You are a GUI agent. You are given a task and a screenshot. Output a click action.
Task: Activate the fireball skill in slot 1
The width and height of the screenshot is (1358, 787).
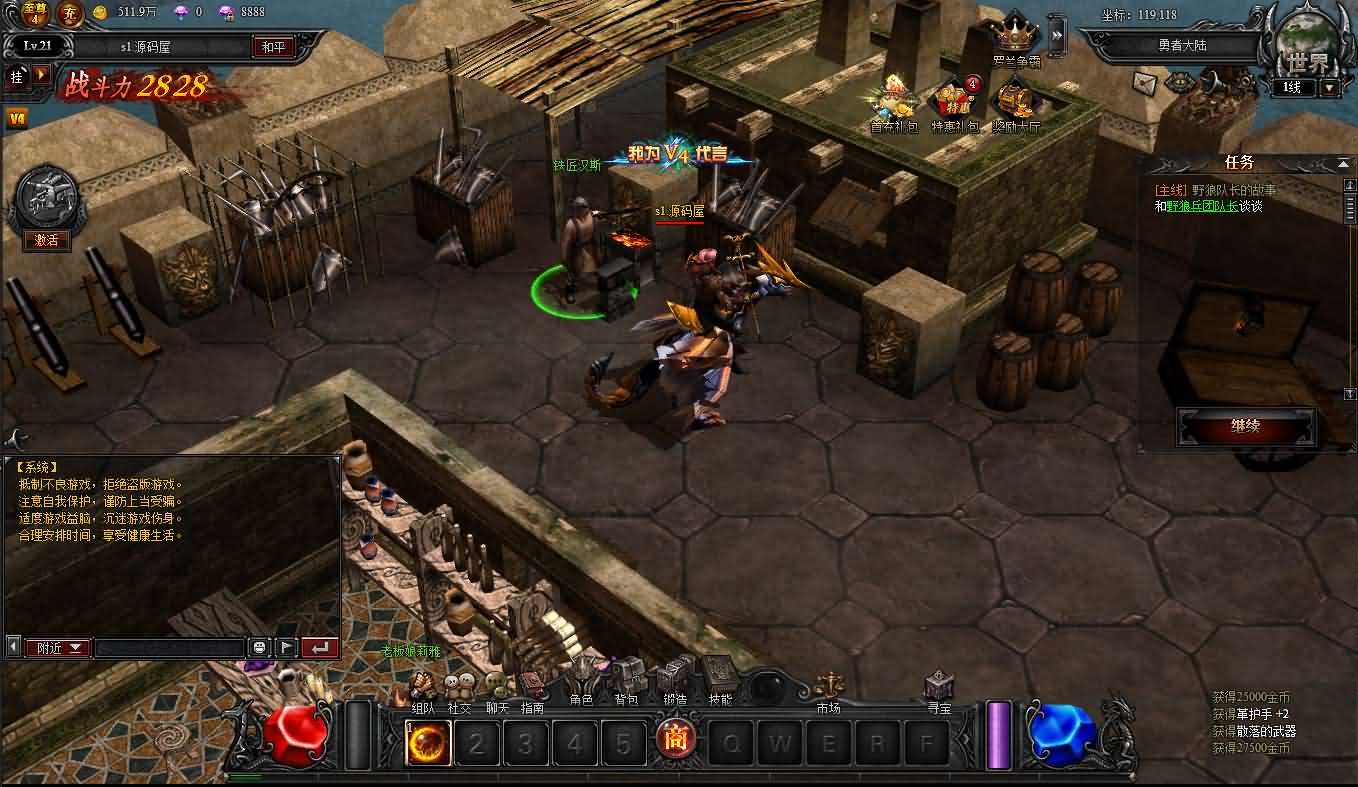428,743
